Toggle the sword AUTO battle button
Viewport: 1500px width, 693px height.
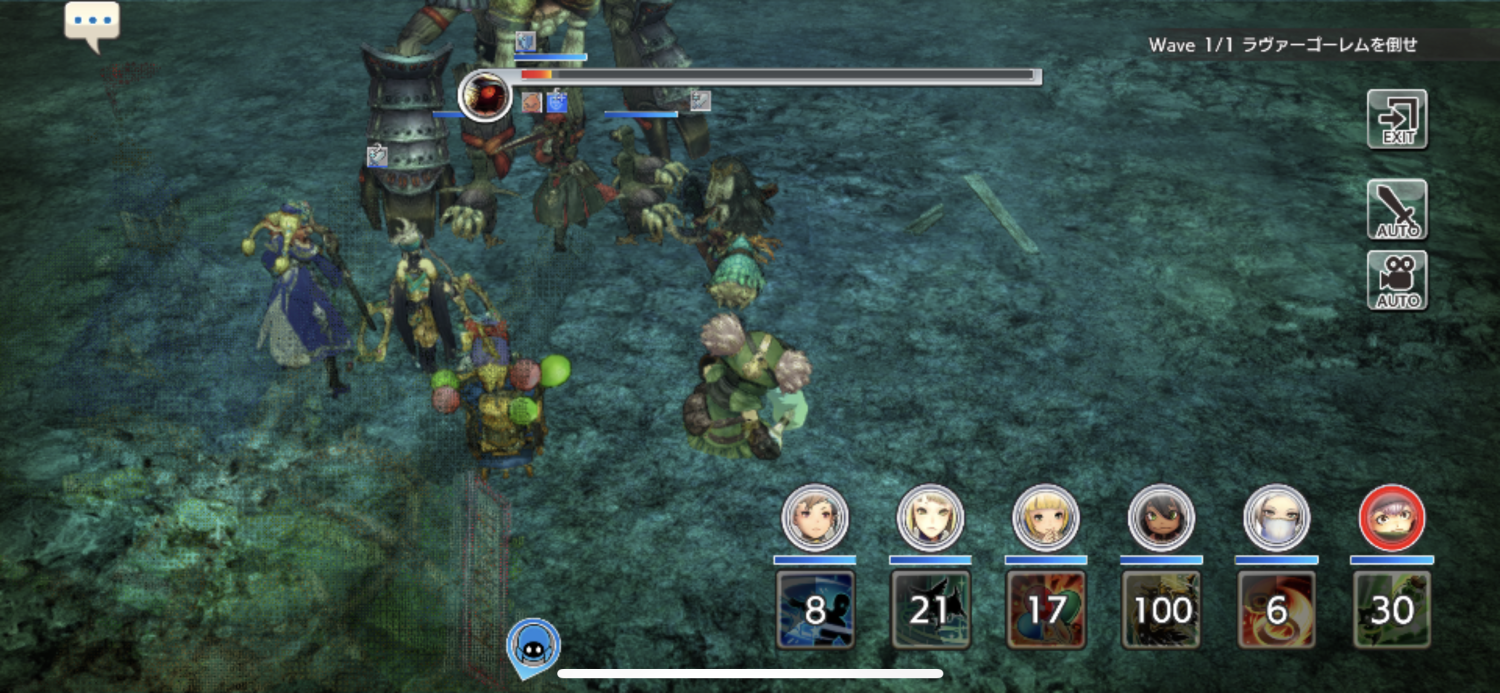point(1397,210)
